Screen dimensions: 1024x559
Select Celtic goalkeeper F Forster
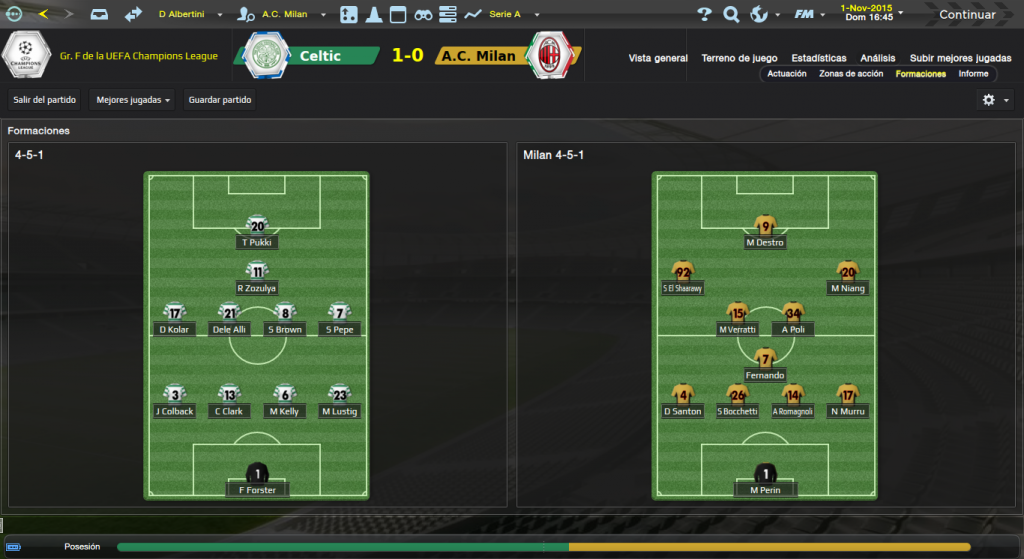[x=257, y=480]
